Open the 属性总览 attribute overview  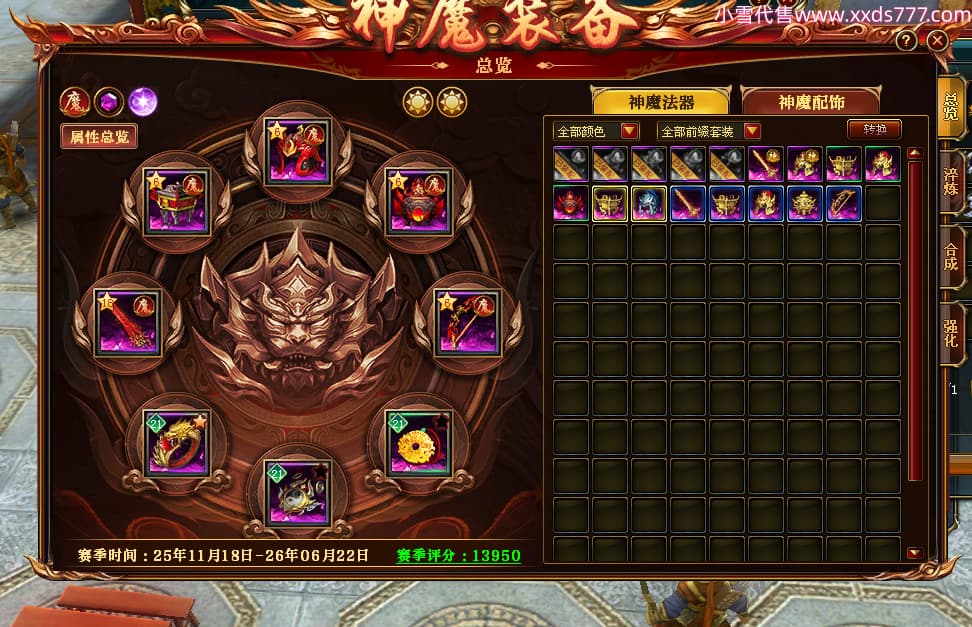[x=98, y=137]
